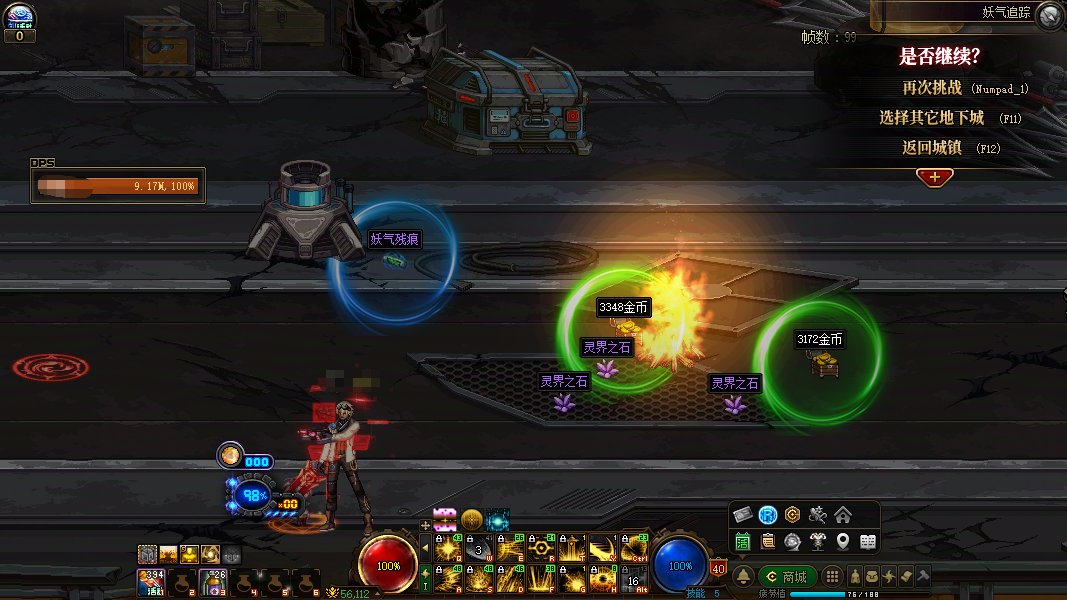Activate the skill on hotkey Q
Screen dimensions: 1067x600
click(x=447, y=549)
